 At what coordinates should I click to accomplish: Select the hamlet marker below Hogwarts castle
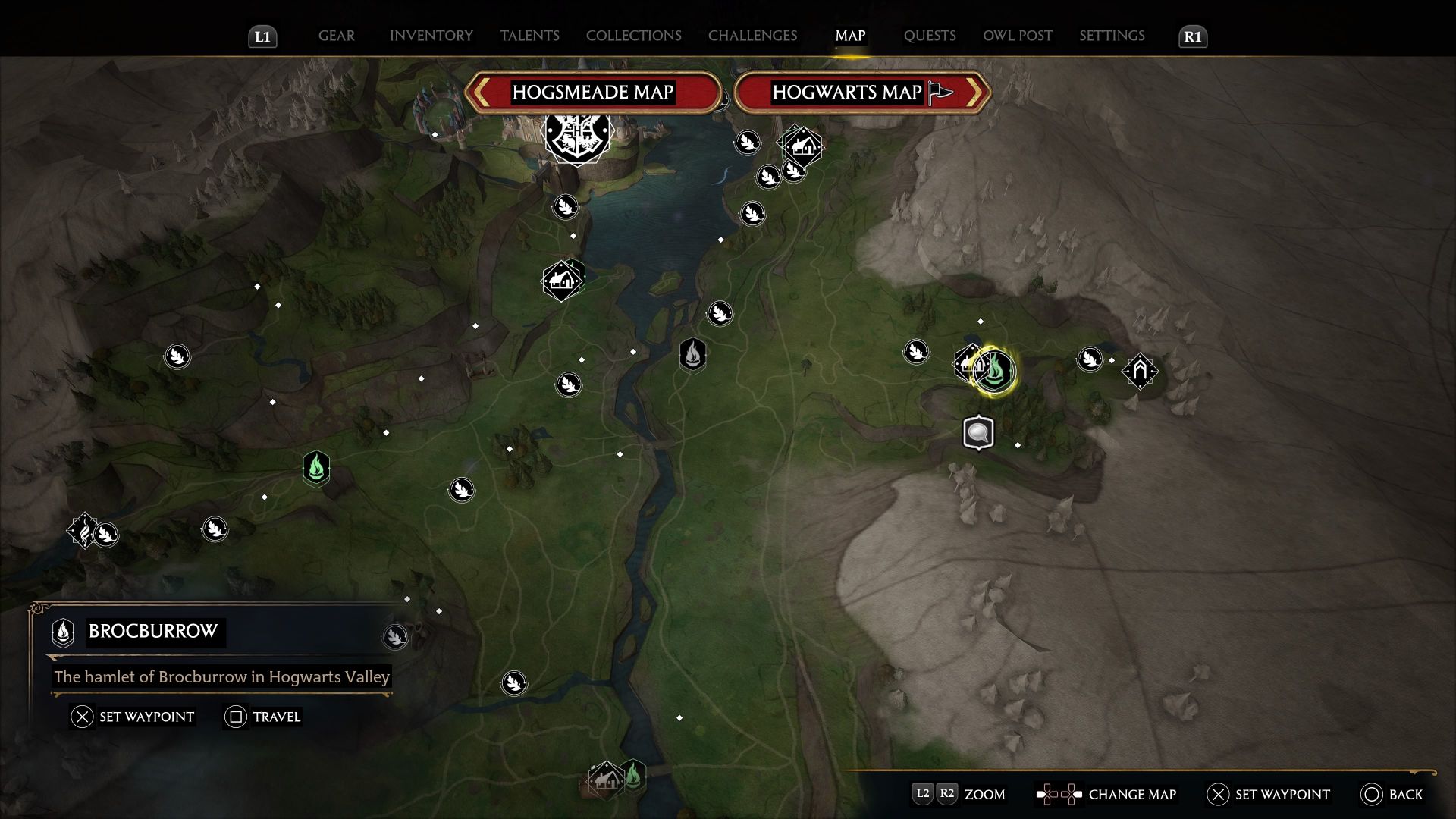pos(561,281)
